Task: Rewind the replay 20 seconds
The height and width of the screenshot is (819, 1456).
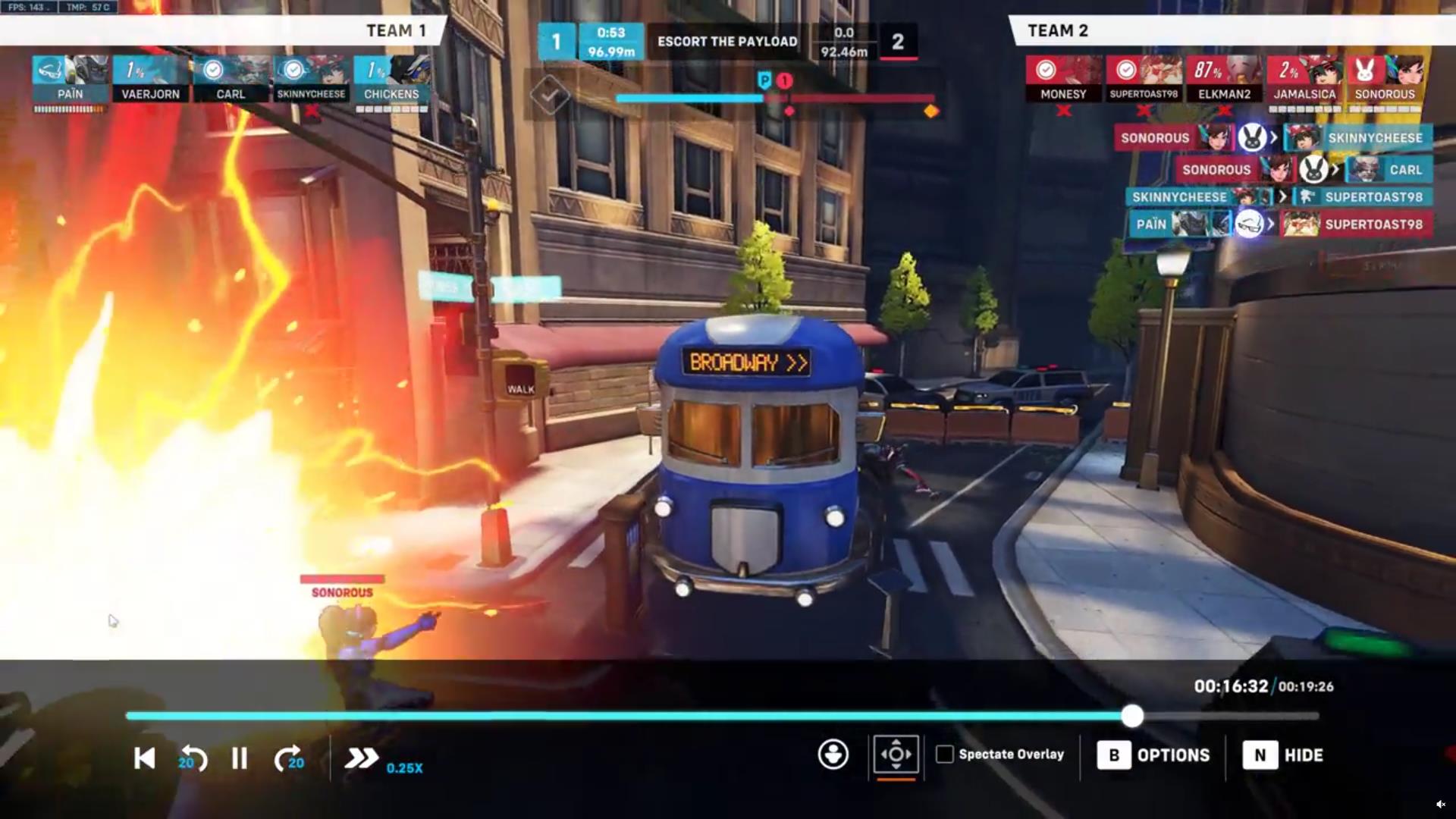Action: tap(193, 758)
